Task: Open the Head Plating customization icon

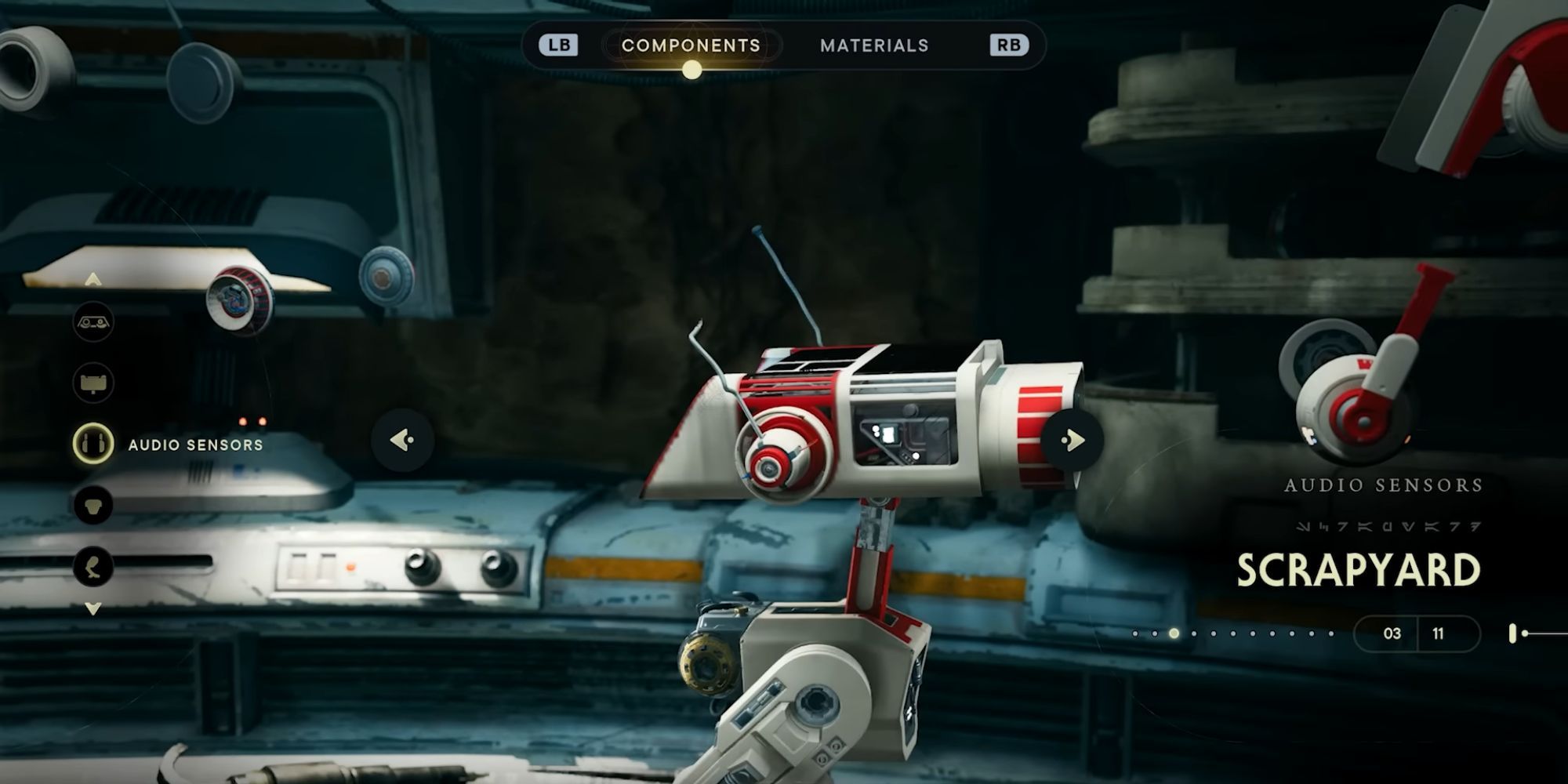Action: point(93,383)
